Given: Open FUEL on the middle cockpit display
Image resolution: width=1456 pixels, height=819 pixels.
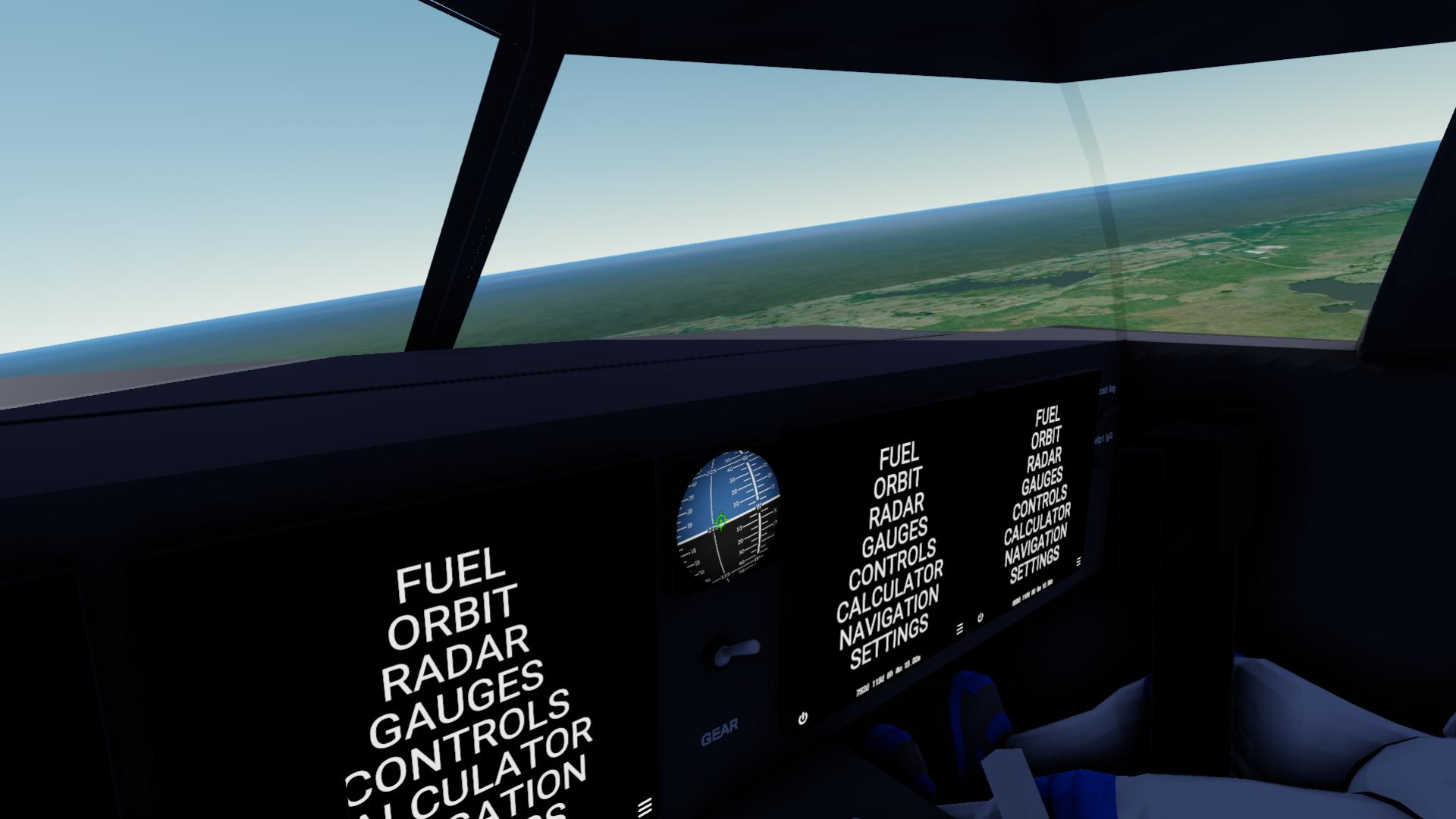Looking at the screenshot, I should [899, 456].
